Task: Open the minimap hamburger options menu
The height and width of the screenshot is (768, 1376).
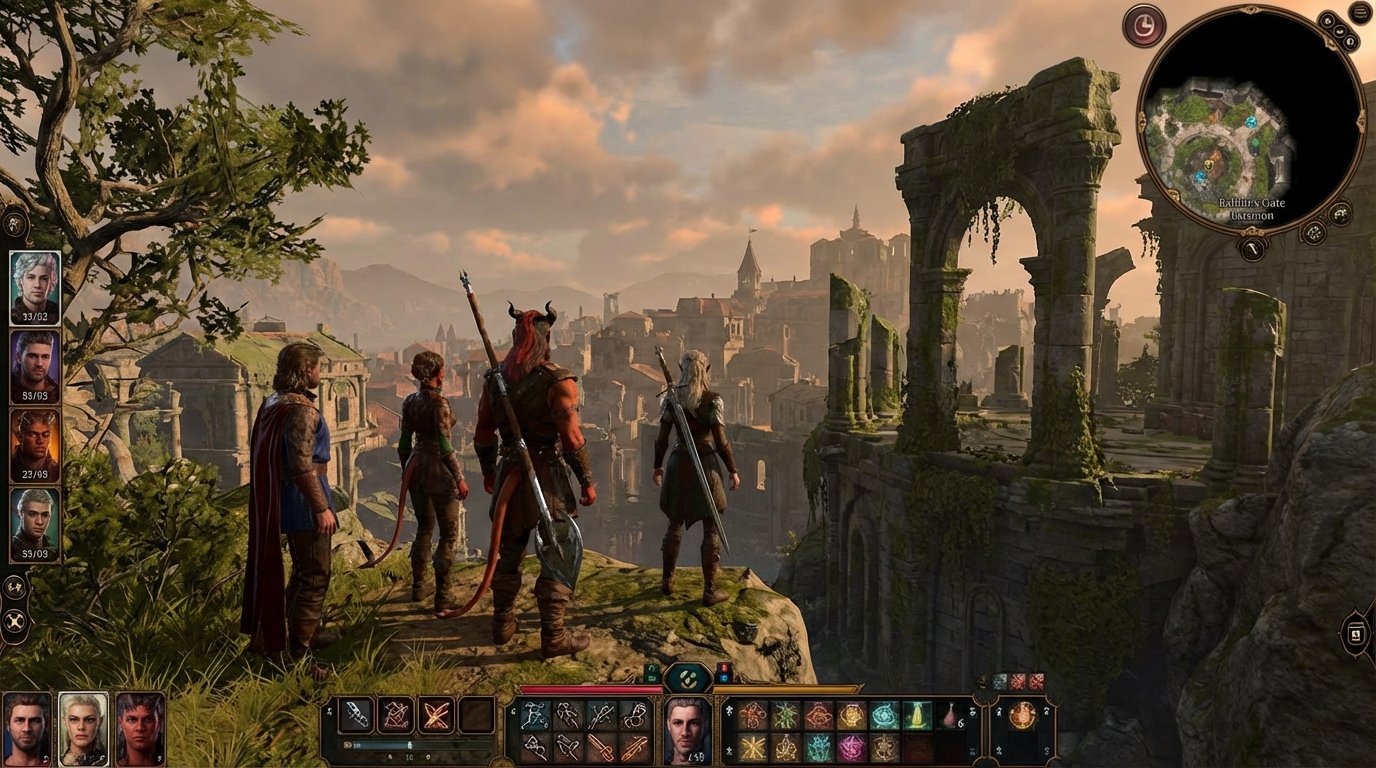Action: tap(1359, 12)
